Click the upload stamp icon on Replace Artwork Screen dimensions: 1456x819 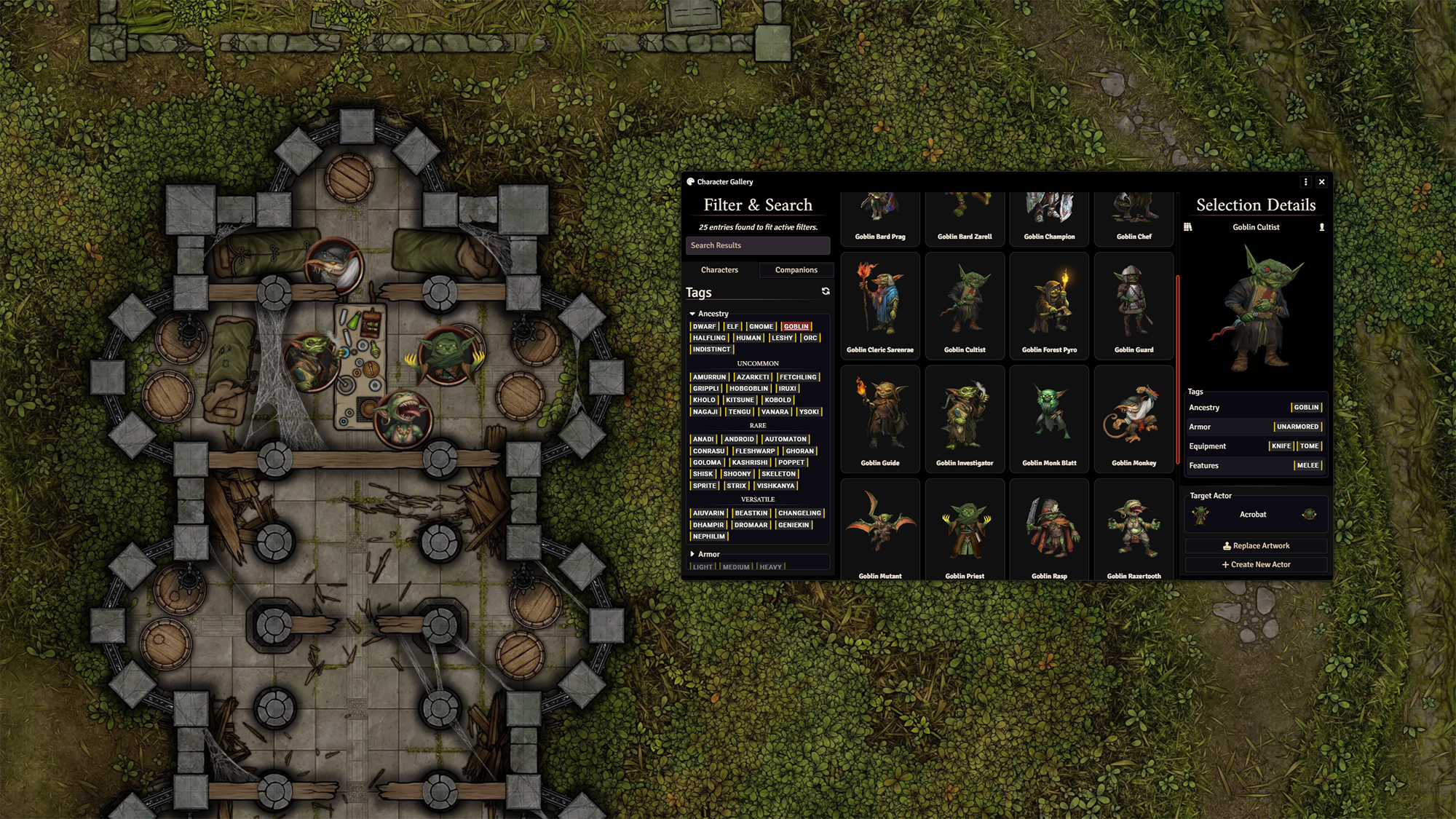coord(1227,547)
